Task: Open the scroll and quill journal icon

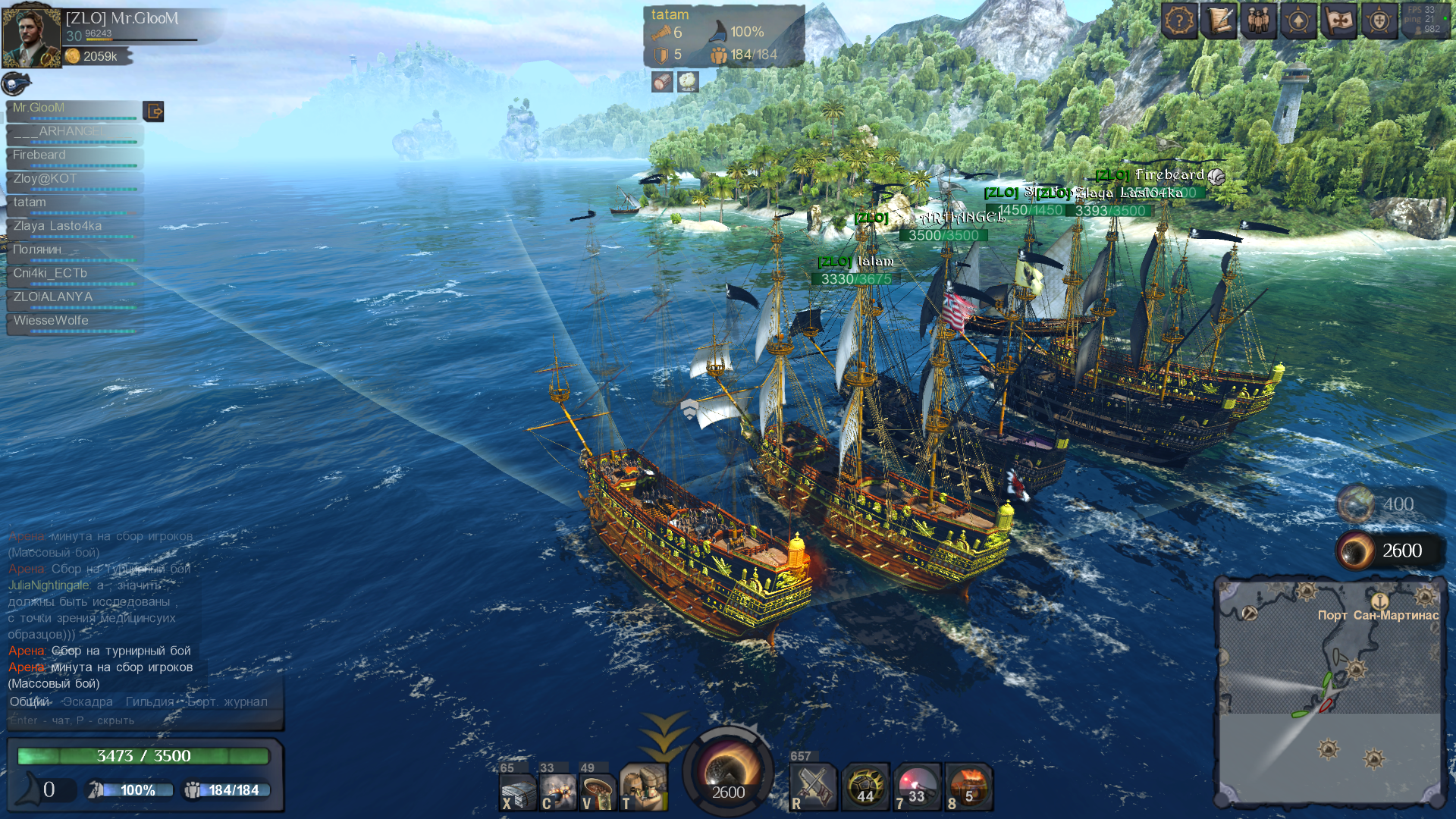Action: pyautogui.click(x=1219, y=21)
